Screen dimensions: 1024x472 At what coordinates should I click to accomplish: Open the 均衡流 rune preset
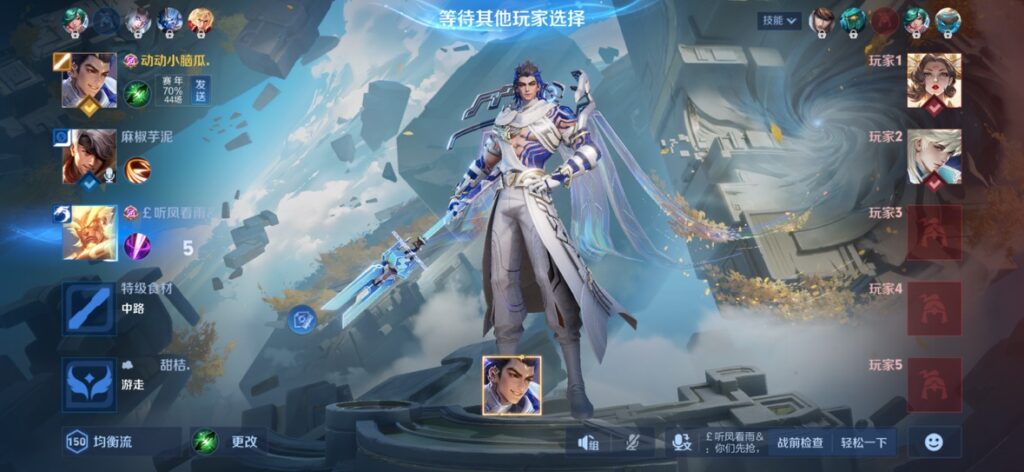pyautogui.click(x=121, y=441)
